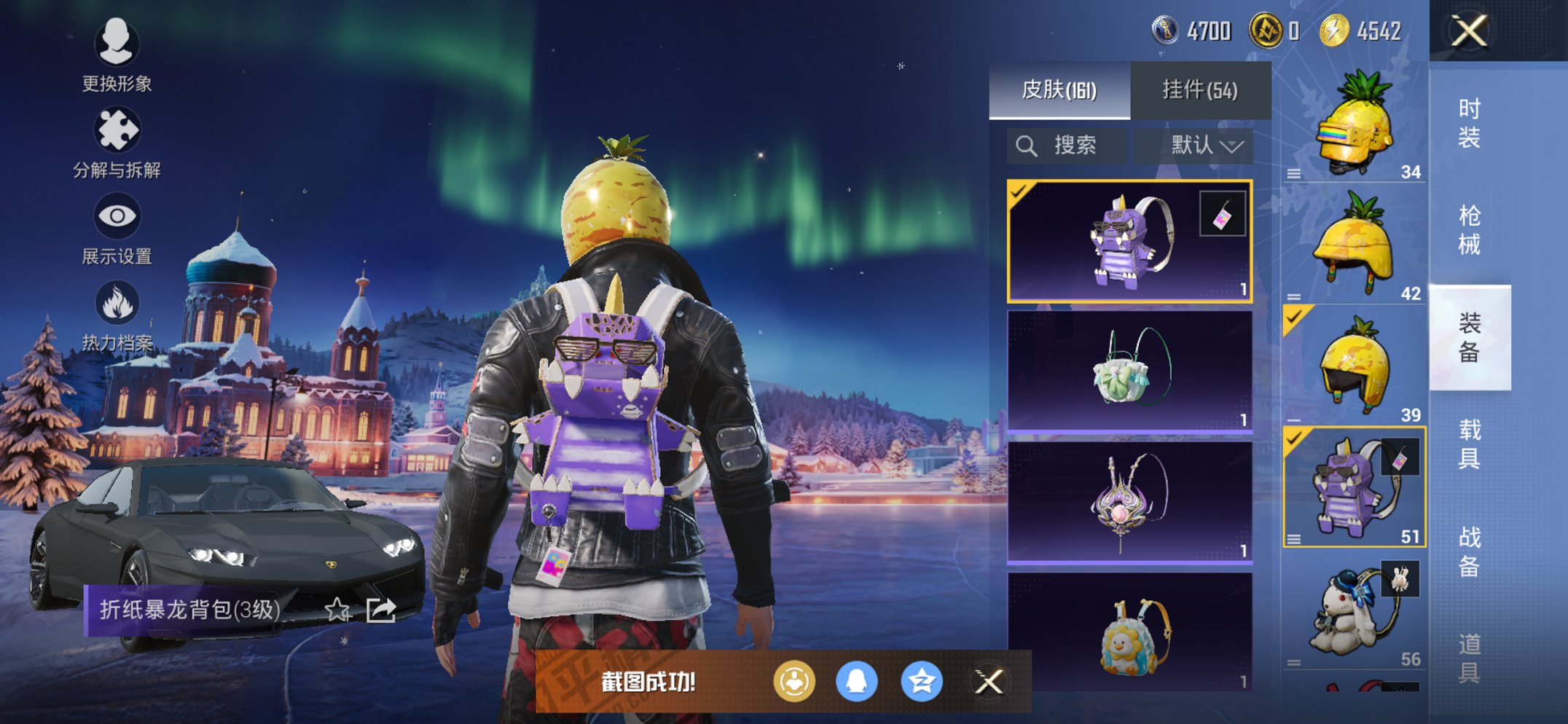1568x724 pixels.
Task: Open the 枪械 weapons category
Action: (x=1469, y=230)
